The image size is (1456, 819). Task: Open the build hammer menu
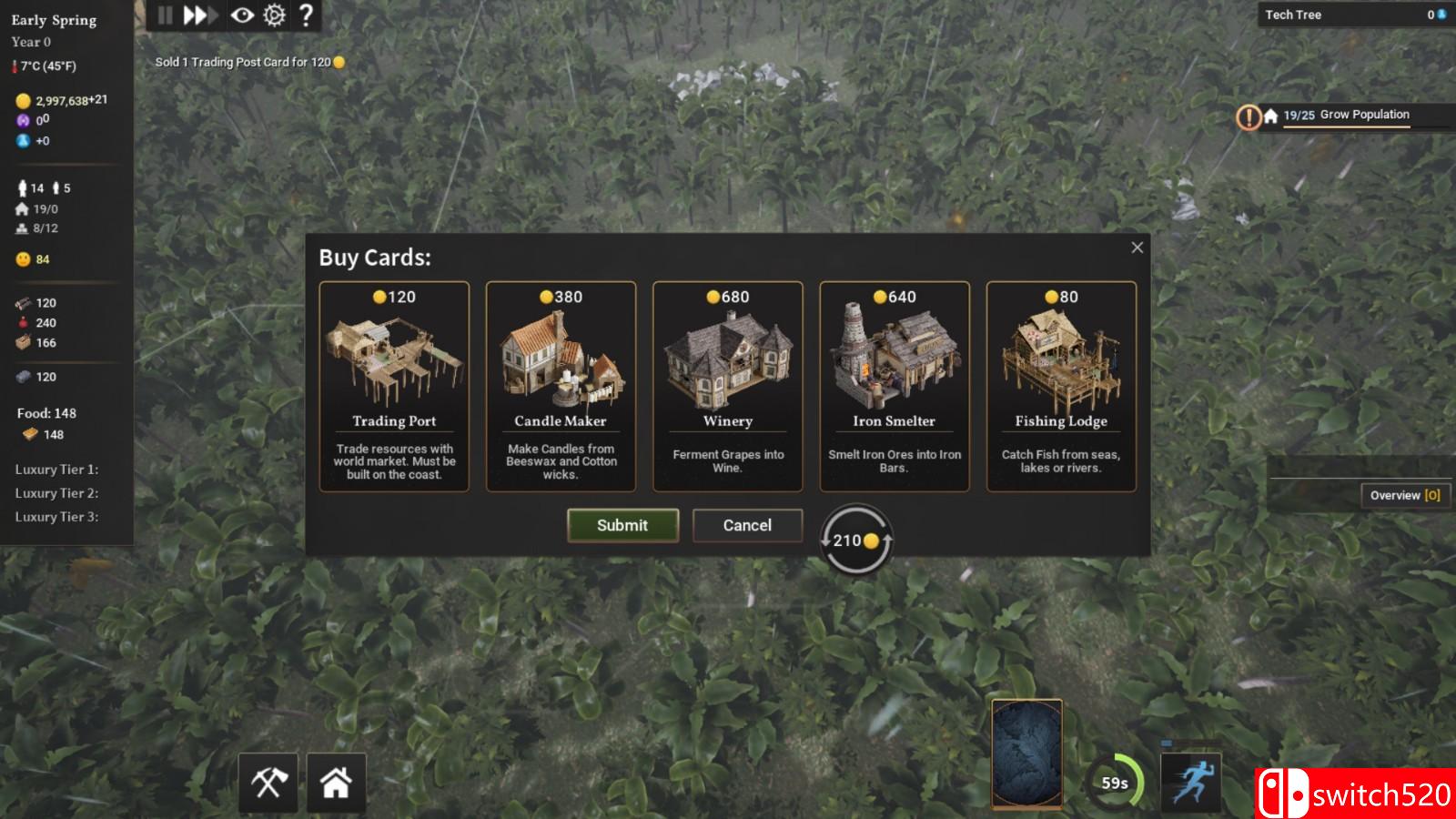(268, 783)
